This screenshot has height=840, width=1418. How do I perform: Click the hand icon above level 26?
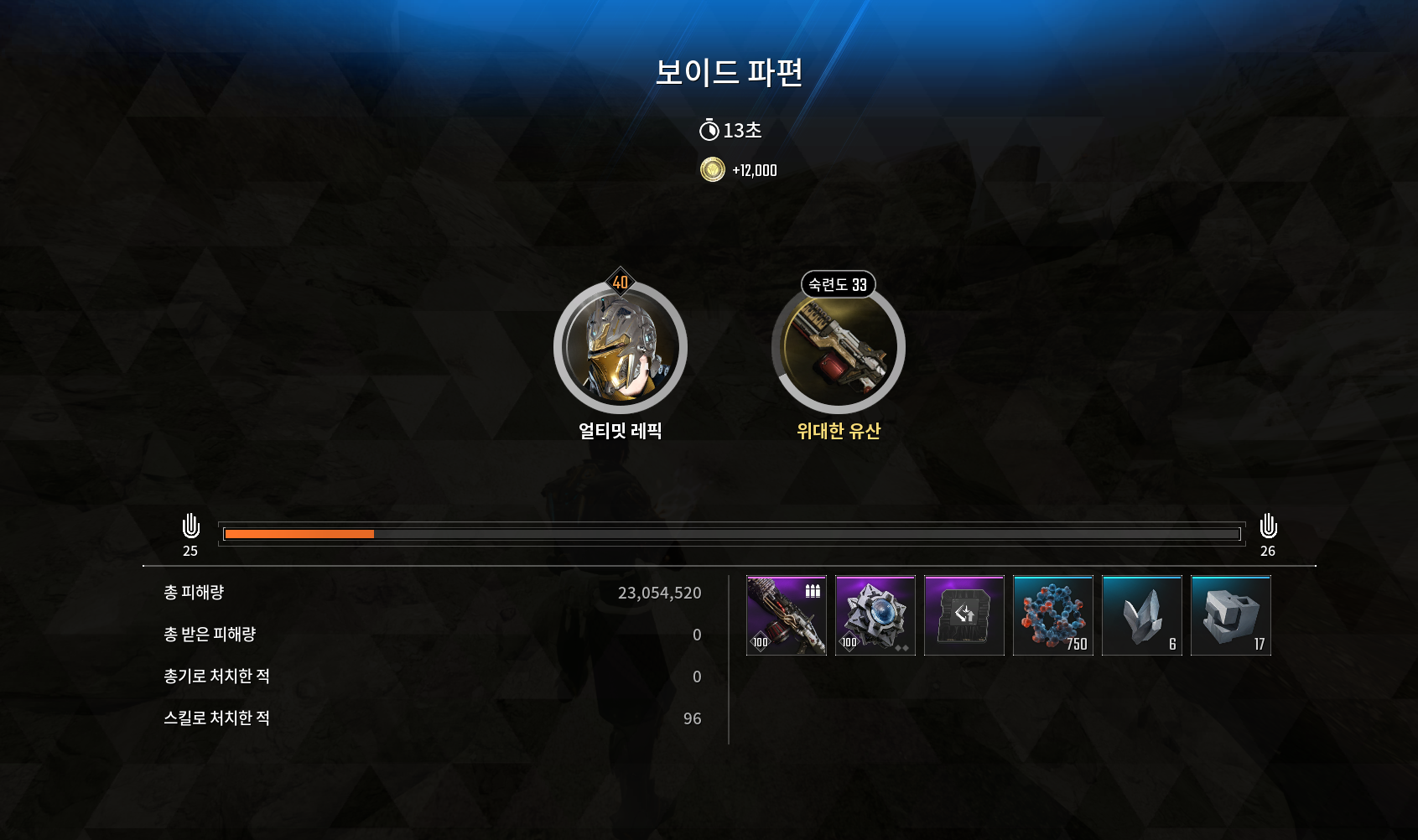(x=1269, y=527)
